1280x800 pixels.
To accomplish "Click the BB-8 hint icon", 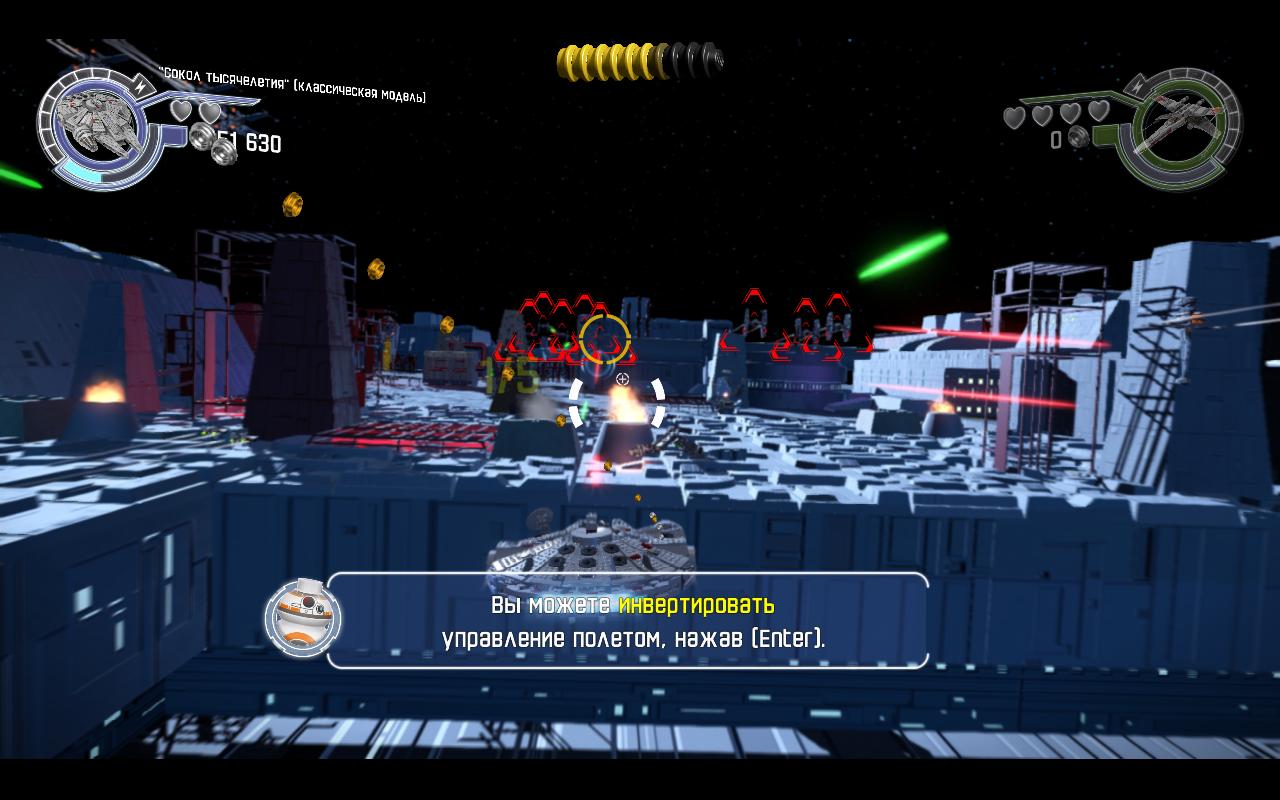I will click(x=303, y=618).
